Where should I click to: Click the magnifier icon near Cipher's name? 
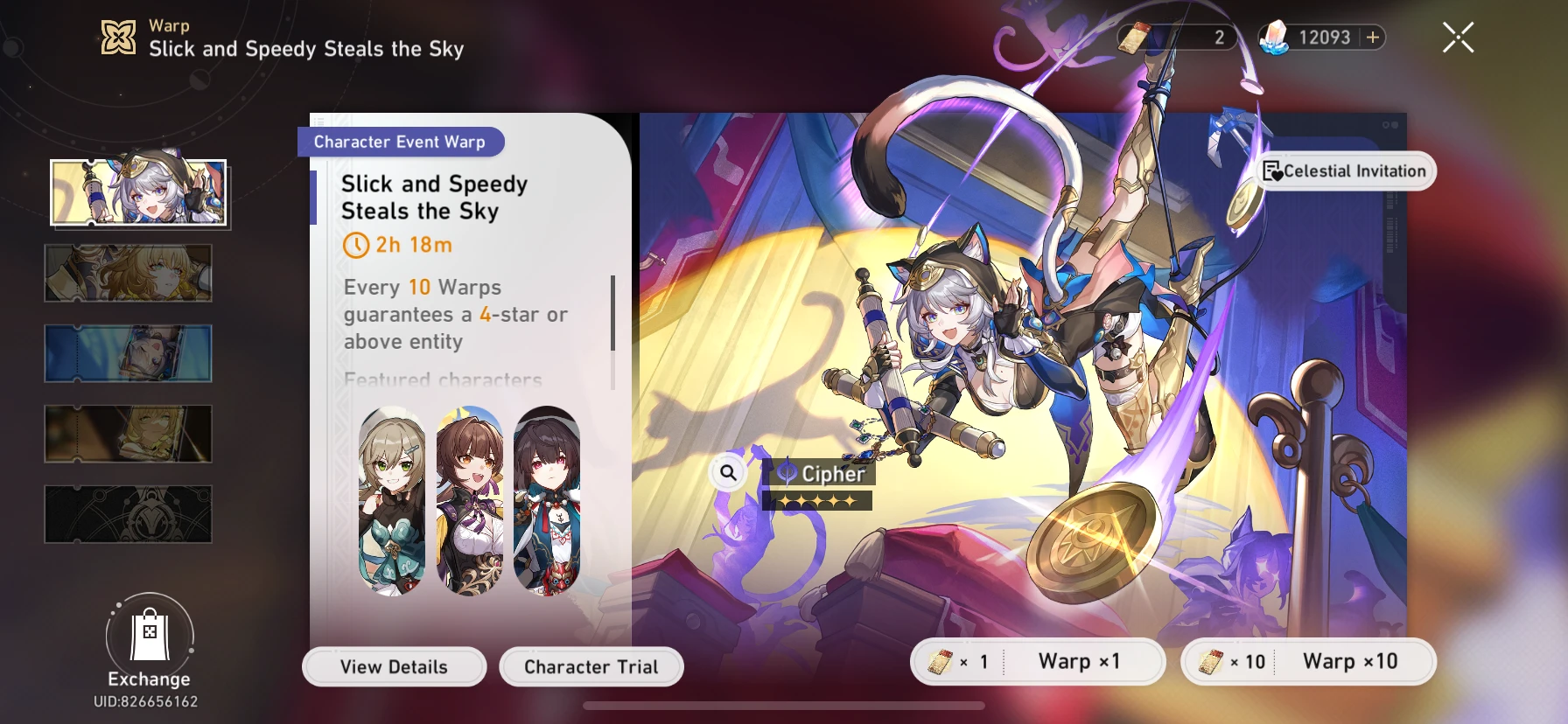(726, 472)
